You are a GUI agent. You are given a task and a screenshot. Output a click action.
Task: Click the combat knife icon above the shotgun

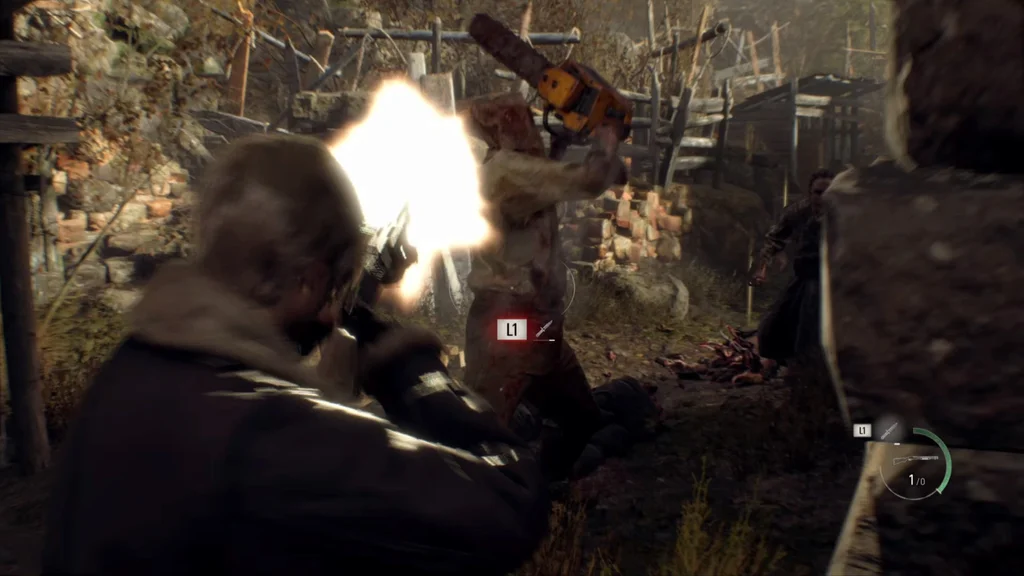tap(889, 430)
